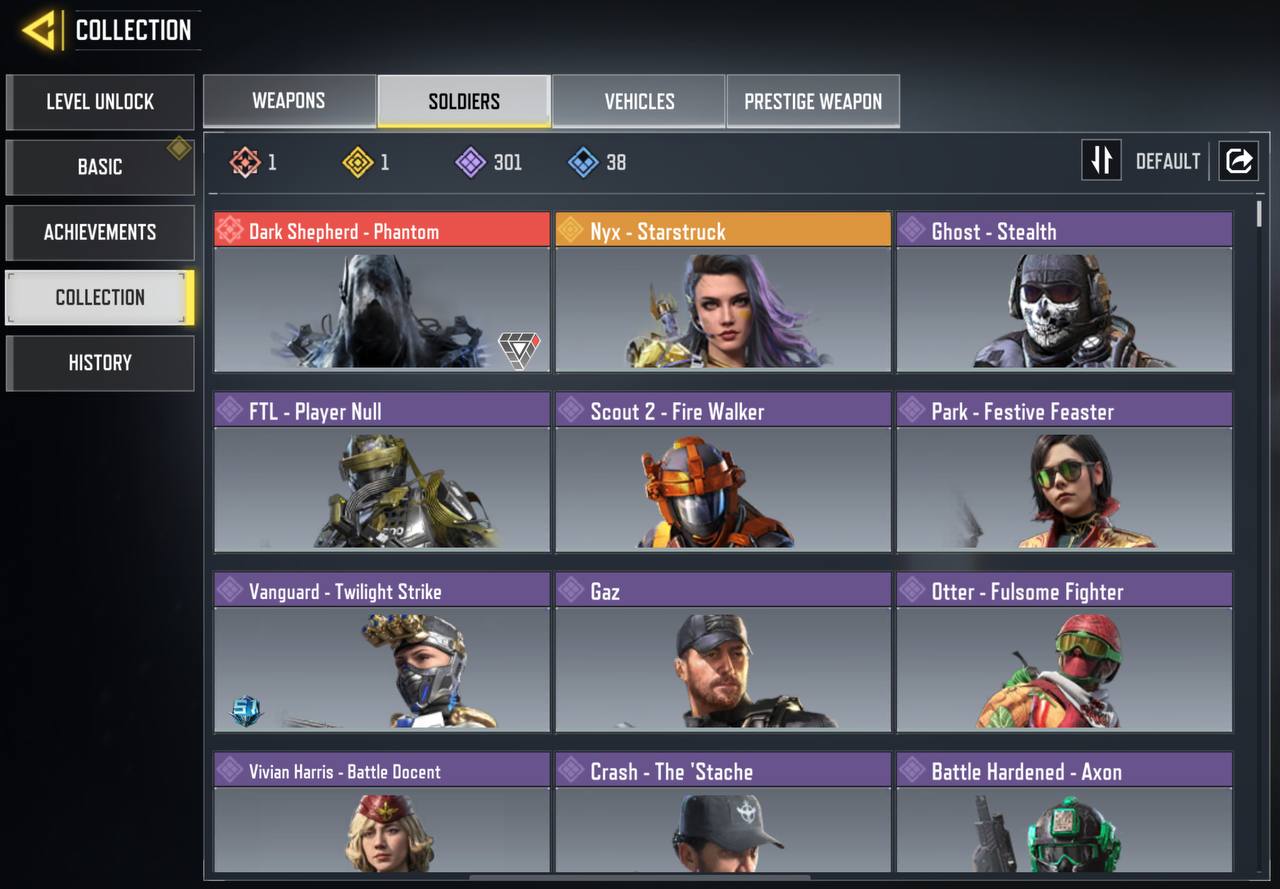
Task: Open the Prestige Weapon tab
Action: [813, 101]
